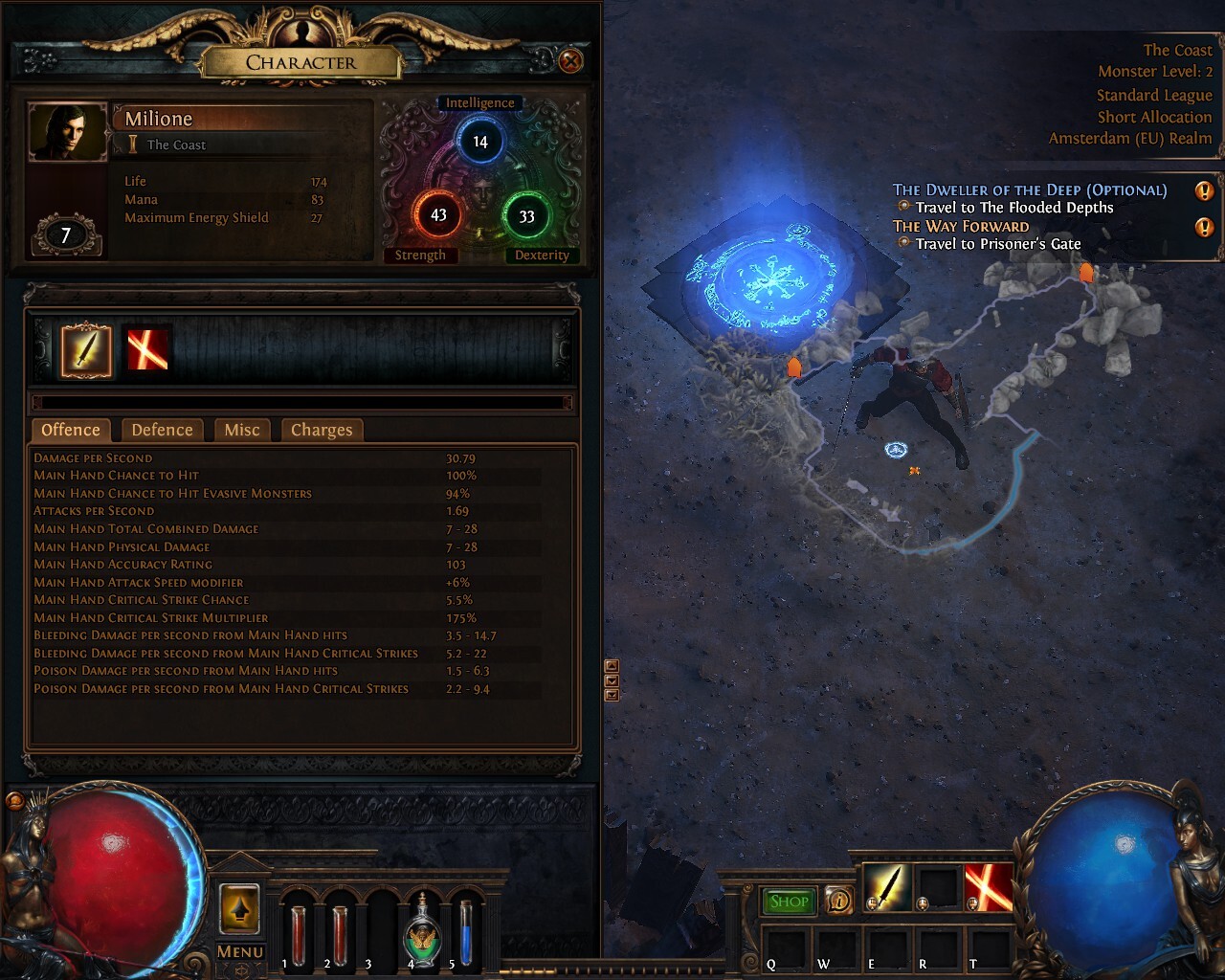The image size is (1225, 980).
Task: Use the life flask in slot 1
Action: click(298, 933)
